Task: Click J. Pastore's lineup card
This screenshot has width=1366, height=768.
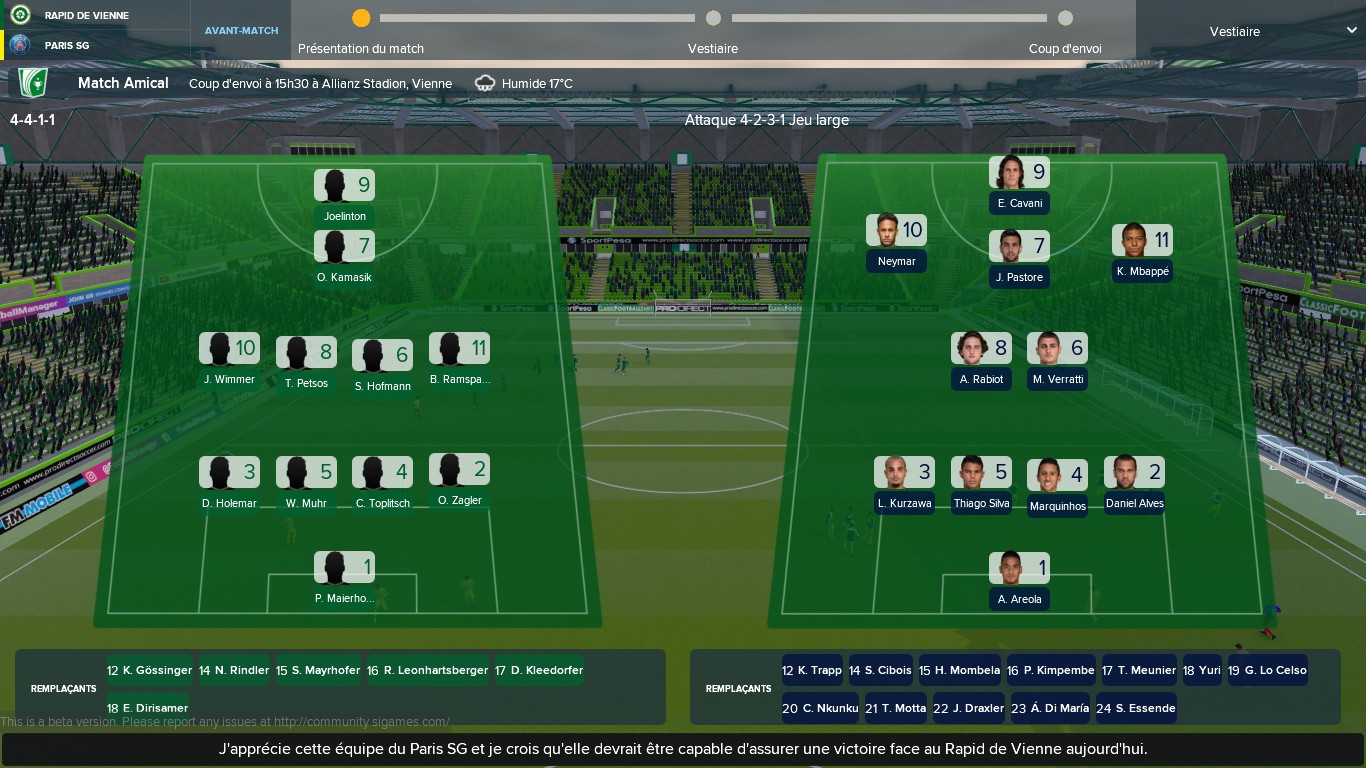Action: [1019, 258]
